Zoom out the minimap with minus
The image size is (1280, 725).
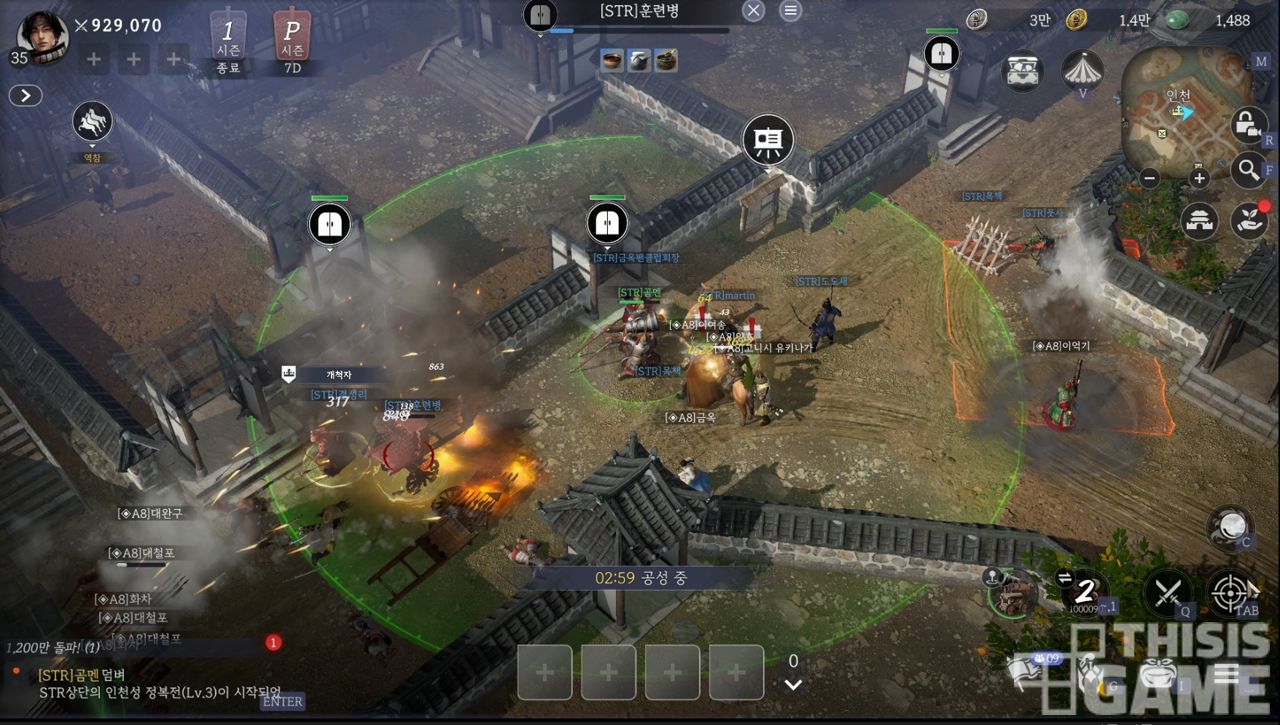[1150, 179]
